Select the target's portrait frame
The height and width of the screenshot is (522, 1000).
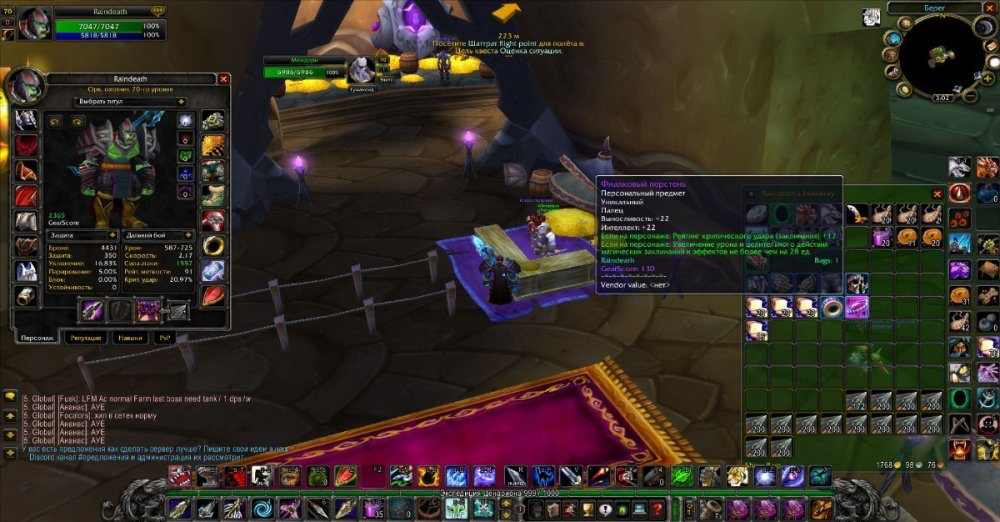[x=361, y=69]
